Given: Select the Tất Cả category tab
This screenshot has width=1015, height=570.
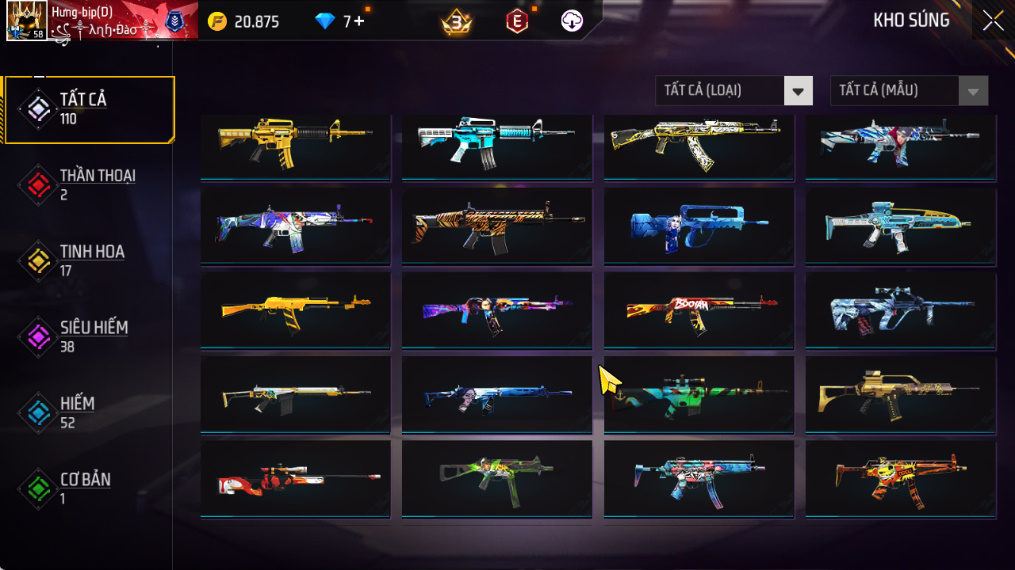Looking at the screenshot, I should point(88,108).
